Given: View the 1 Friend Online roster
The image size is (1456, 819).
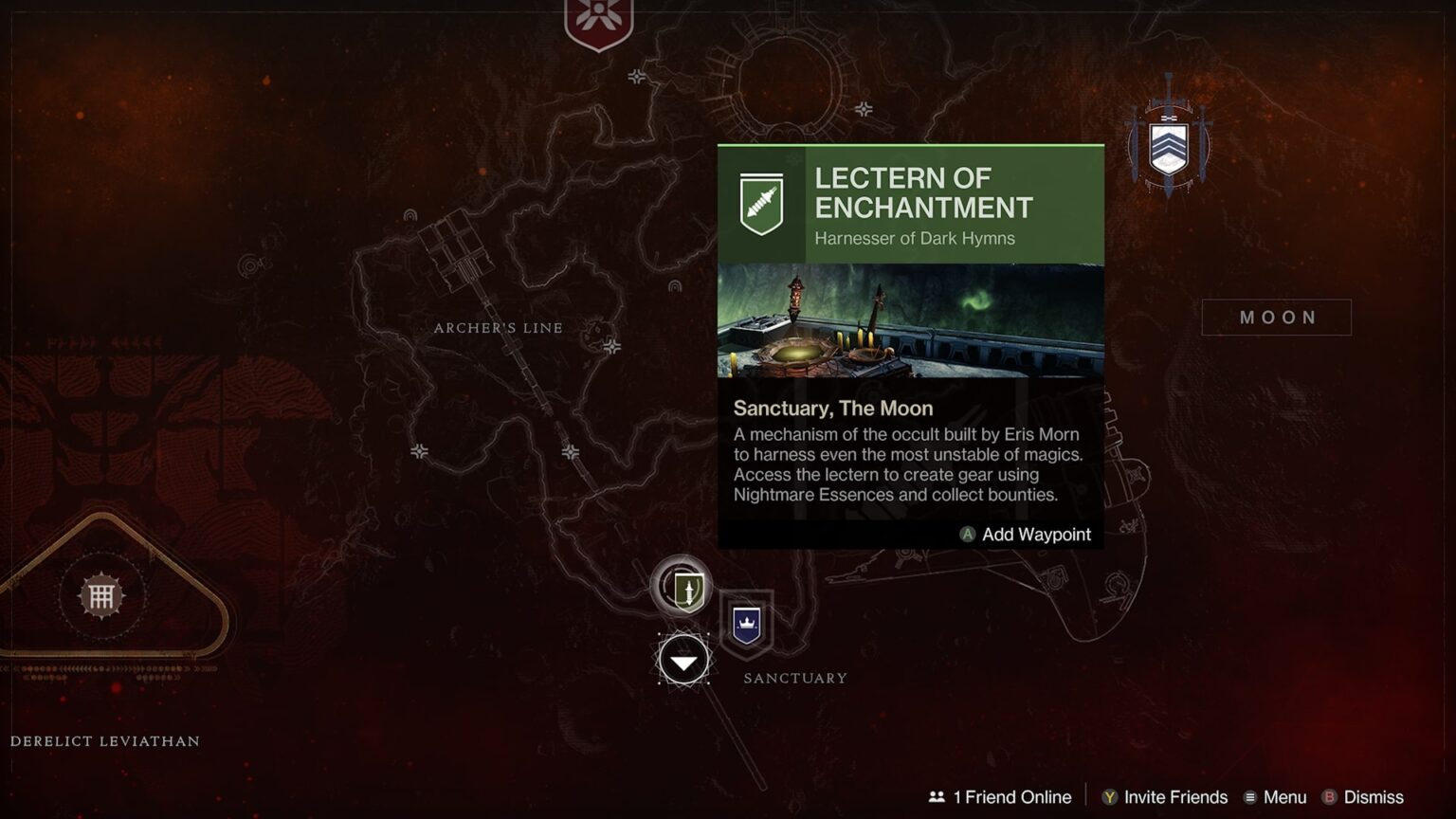Looking at the screenshot, I should tap(1000, 797).
